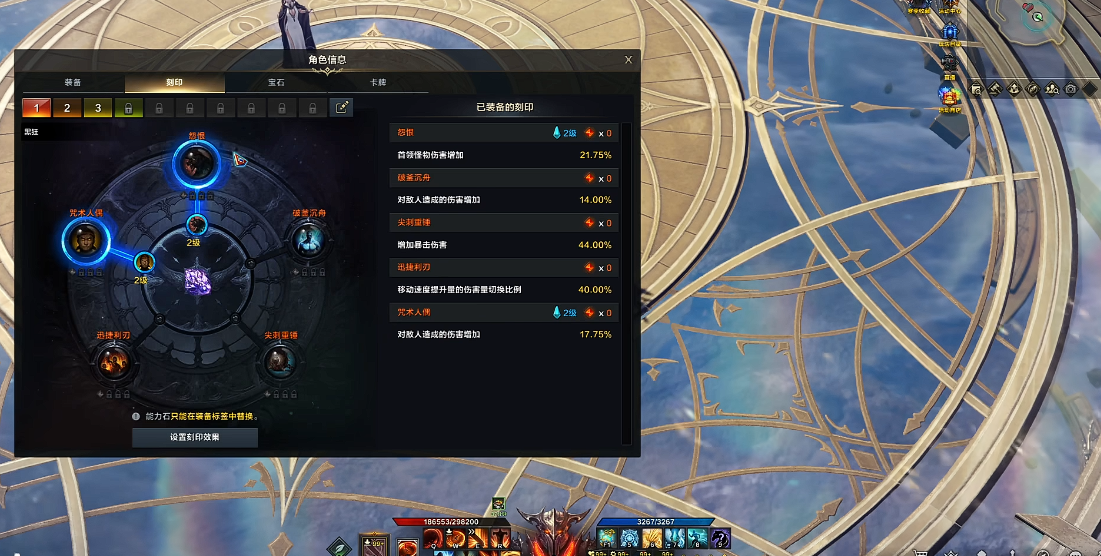Screen dimensions: 1101x556
Task: Open the 宝石 gems tab
Action: pyautogui.click(x=276, y=83)
